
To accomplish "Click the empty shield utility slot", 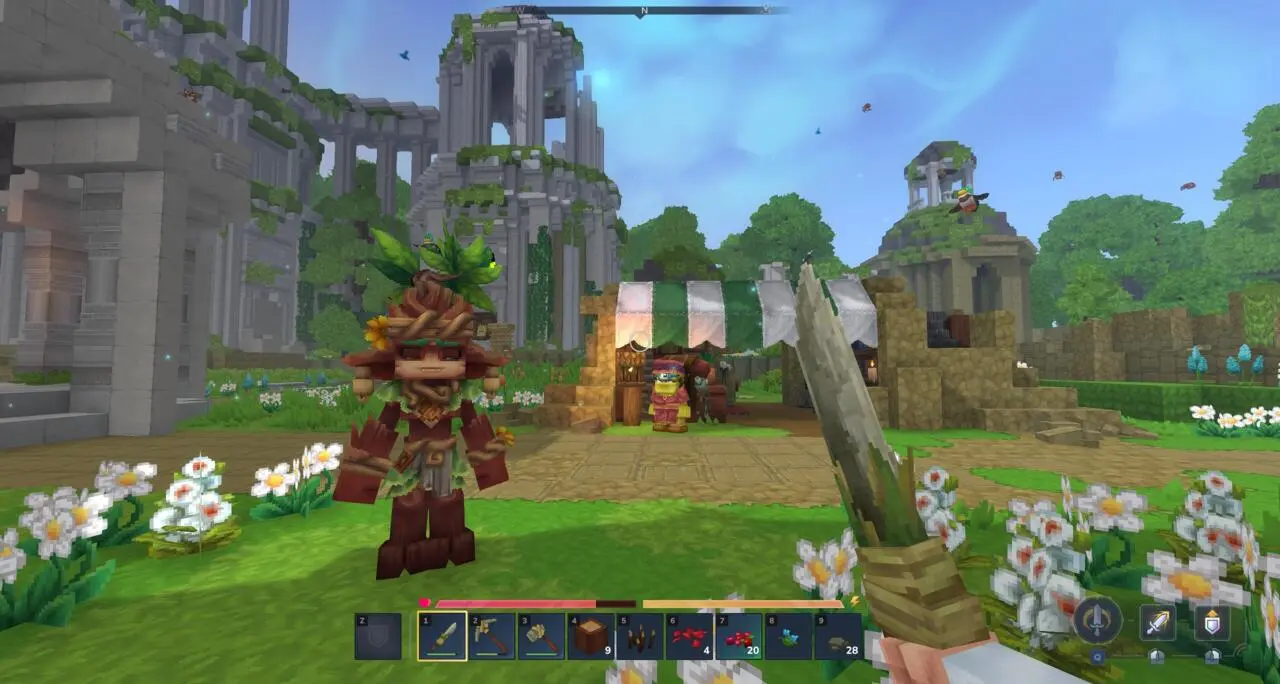I will [378, 636].
